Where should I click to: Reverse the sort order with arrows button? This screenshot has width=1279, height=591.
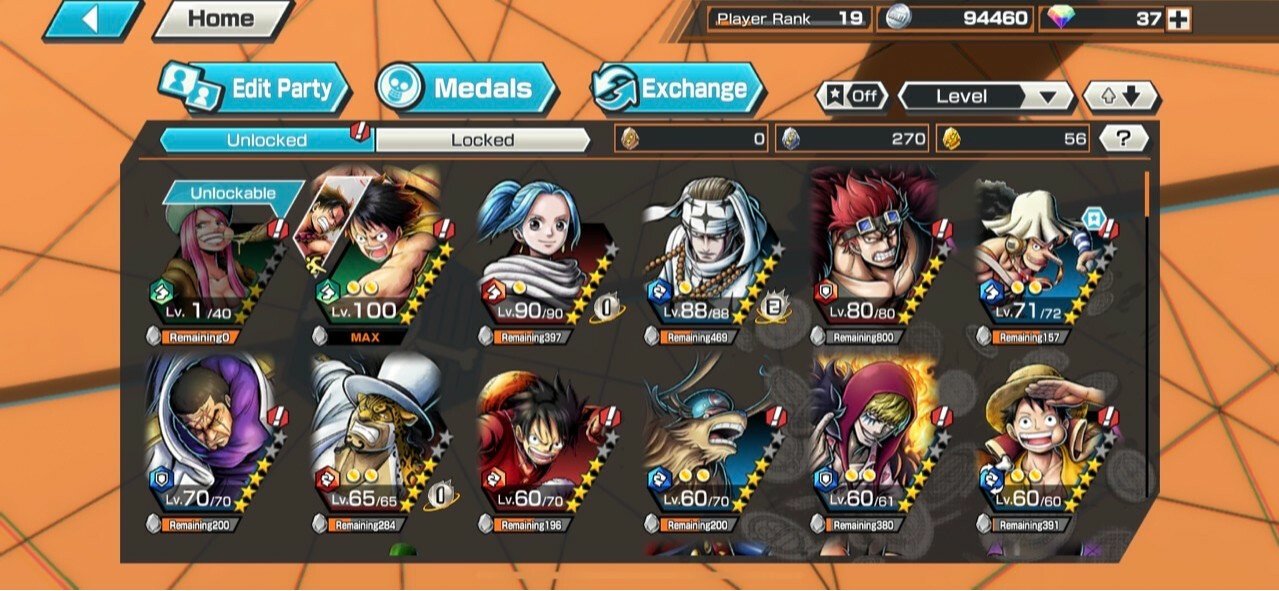(x=1121, y=96)
